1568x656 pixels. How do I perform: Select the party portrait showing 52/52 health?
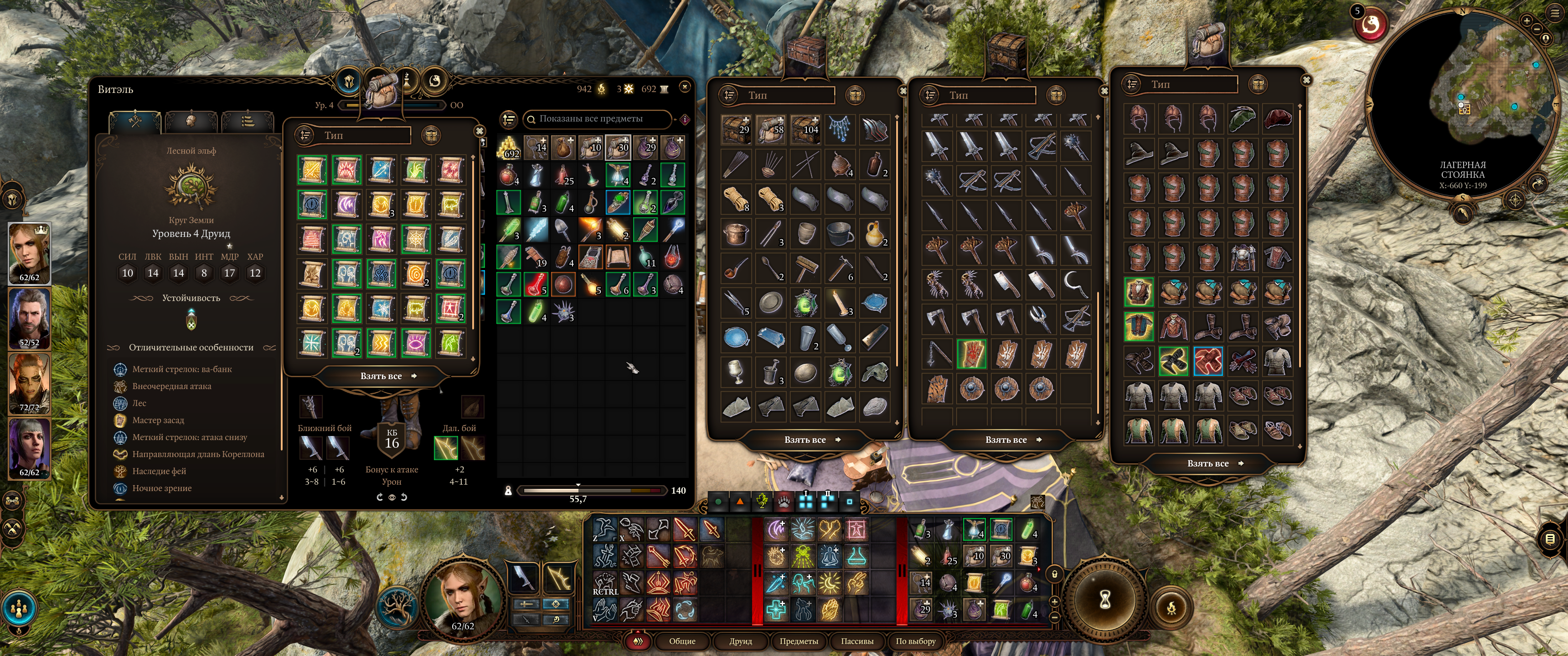coord(29,318)
